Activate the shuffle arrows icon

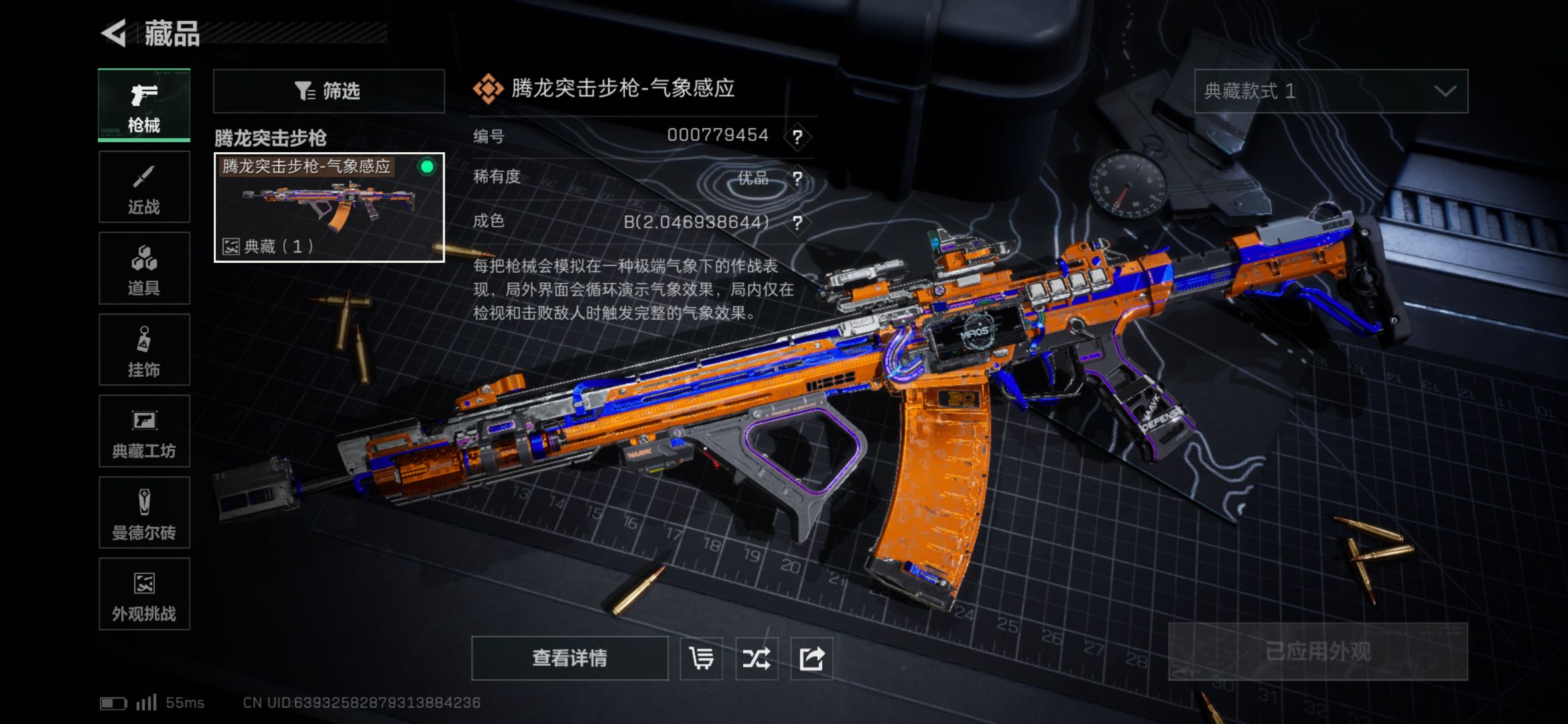point(756,658)
